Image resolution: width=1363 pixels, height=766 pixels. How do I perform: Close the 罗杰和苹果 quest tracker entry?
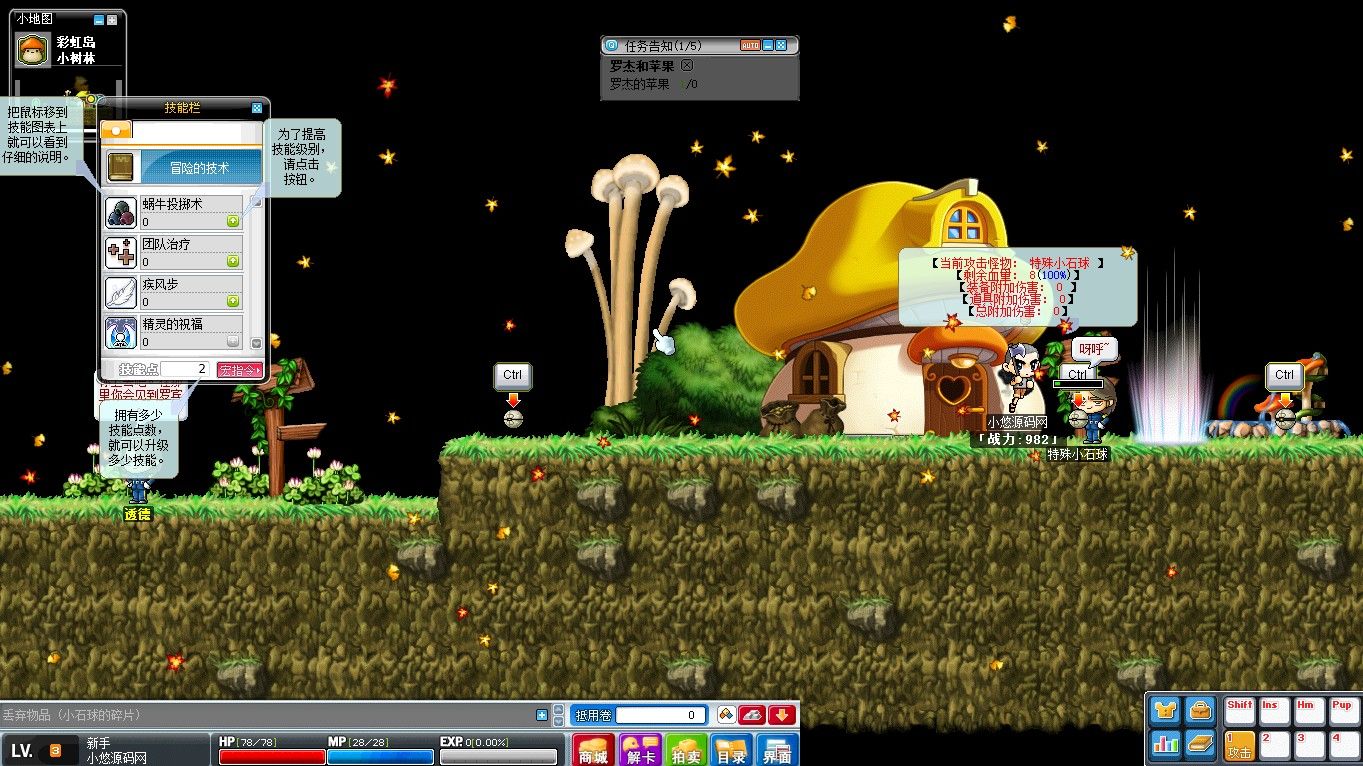[x=686, y=66]
